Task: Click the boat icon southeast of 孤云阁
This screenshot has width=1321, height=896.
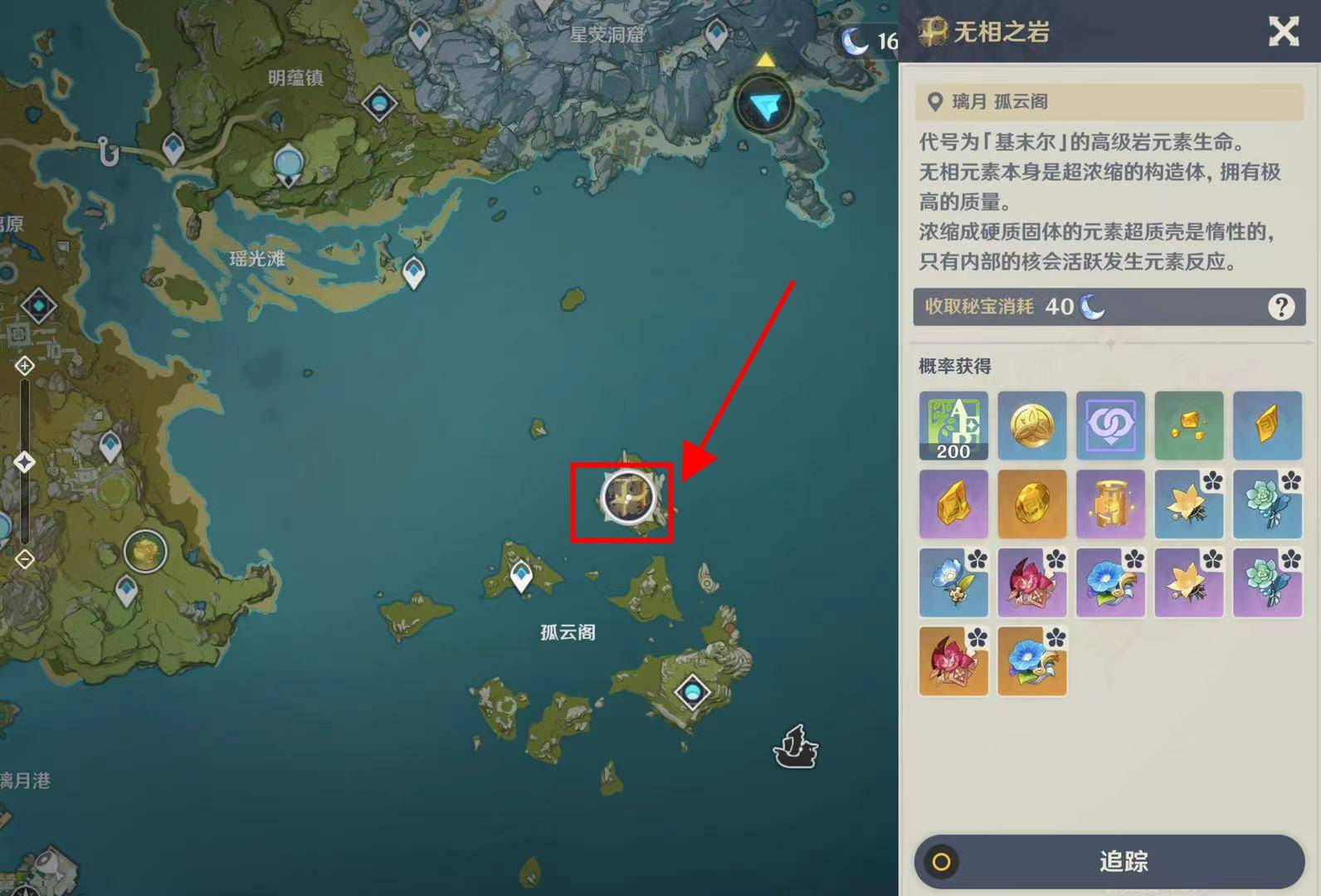Action: [795, 747]
